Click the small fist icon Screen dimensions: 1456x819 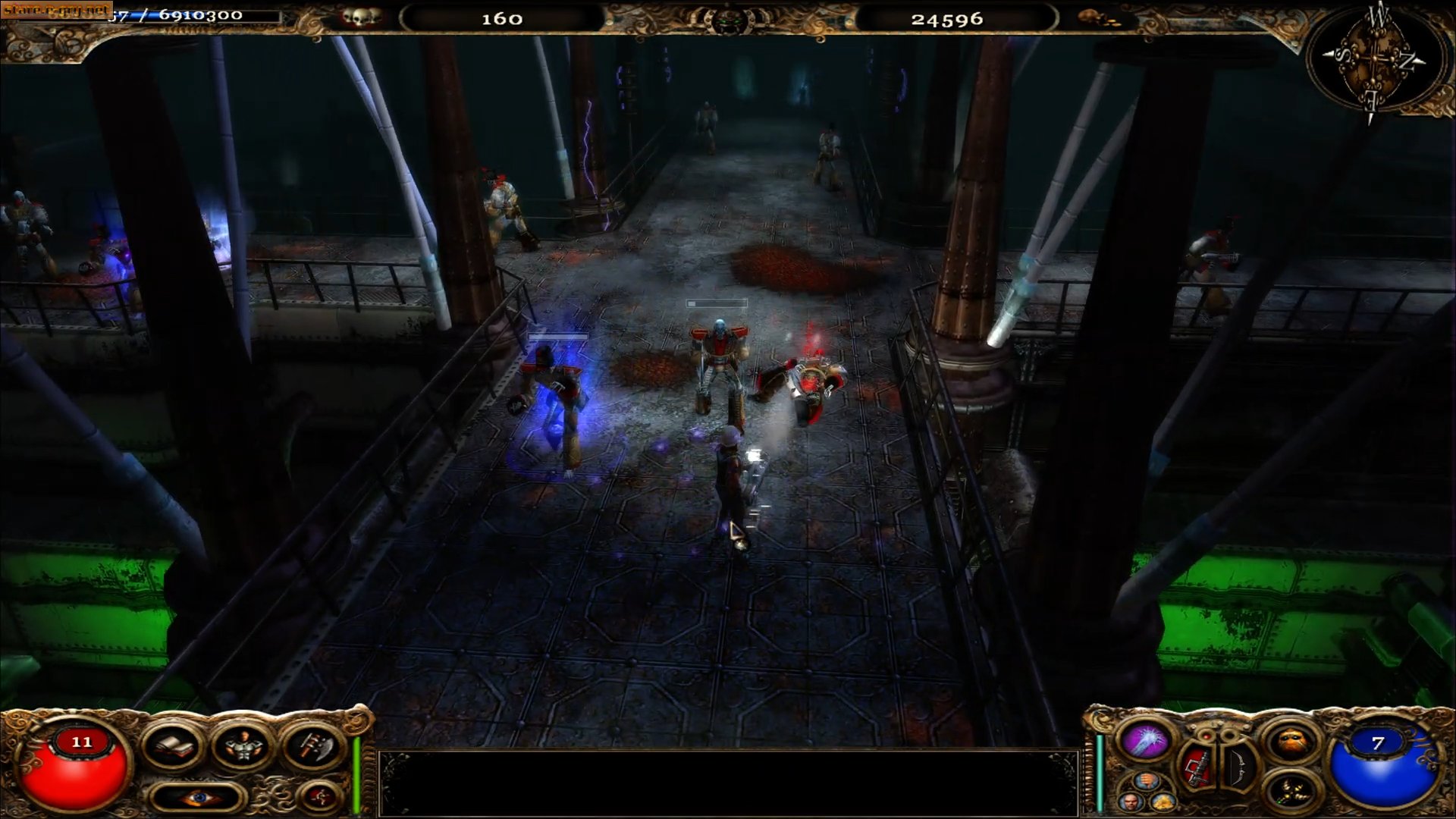tap(1147, 781)
